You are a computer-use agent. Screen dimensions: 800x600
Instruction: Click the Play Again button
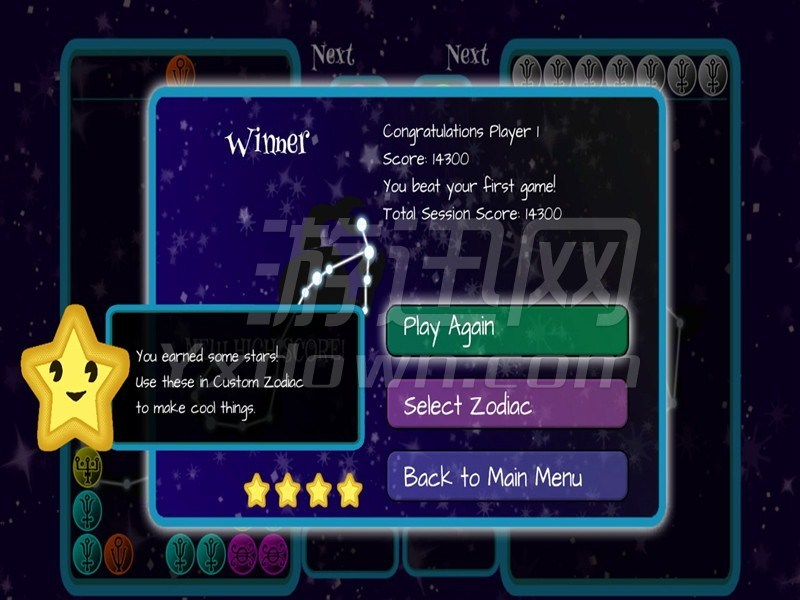(507, 330)
